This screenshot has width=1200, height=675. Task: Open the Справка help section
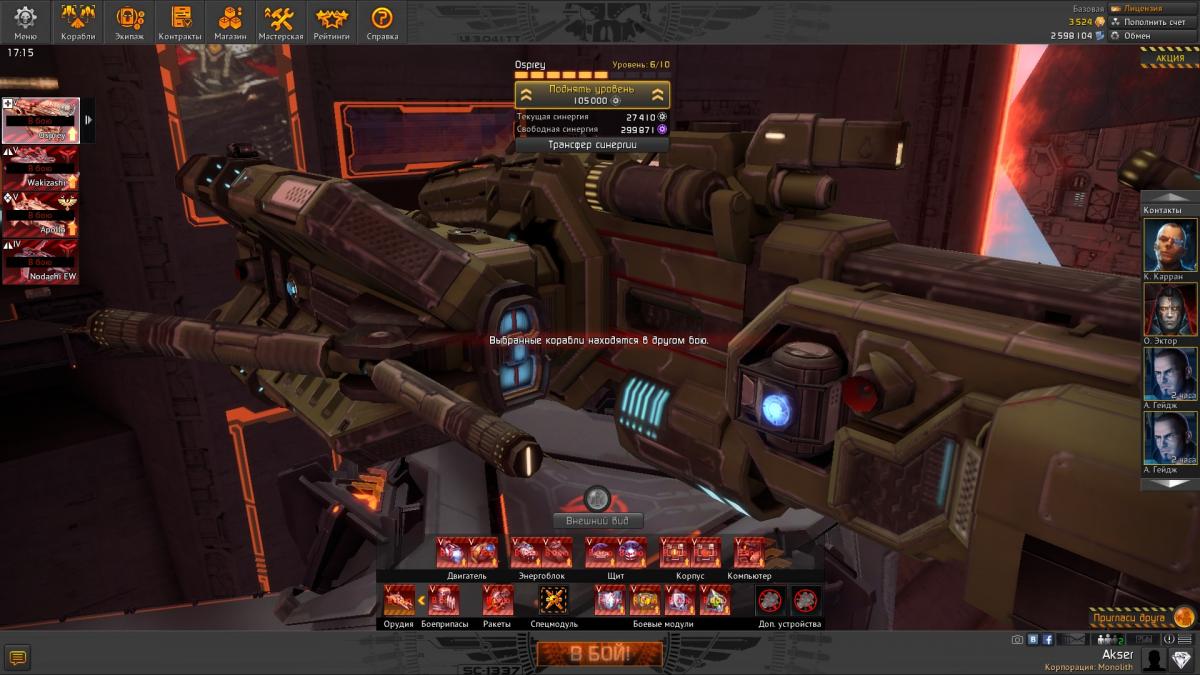click(382, 22)
